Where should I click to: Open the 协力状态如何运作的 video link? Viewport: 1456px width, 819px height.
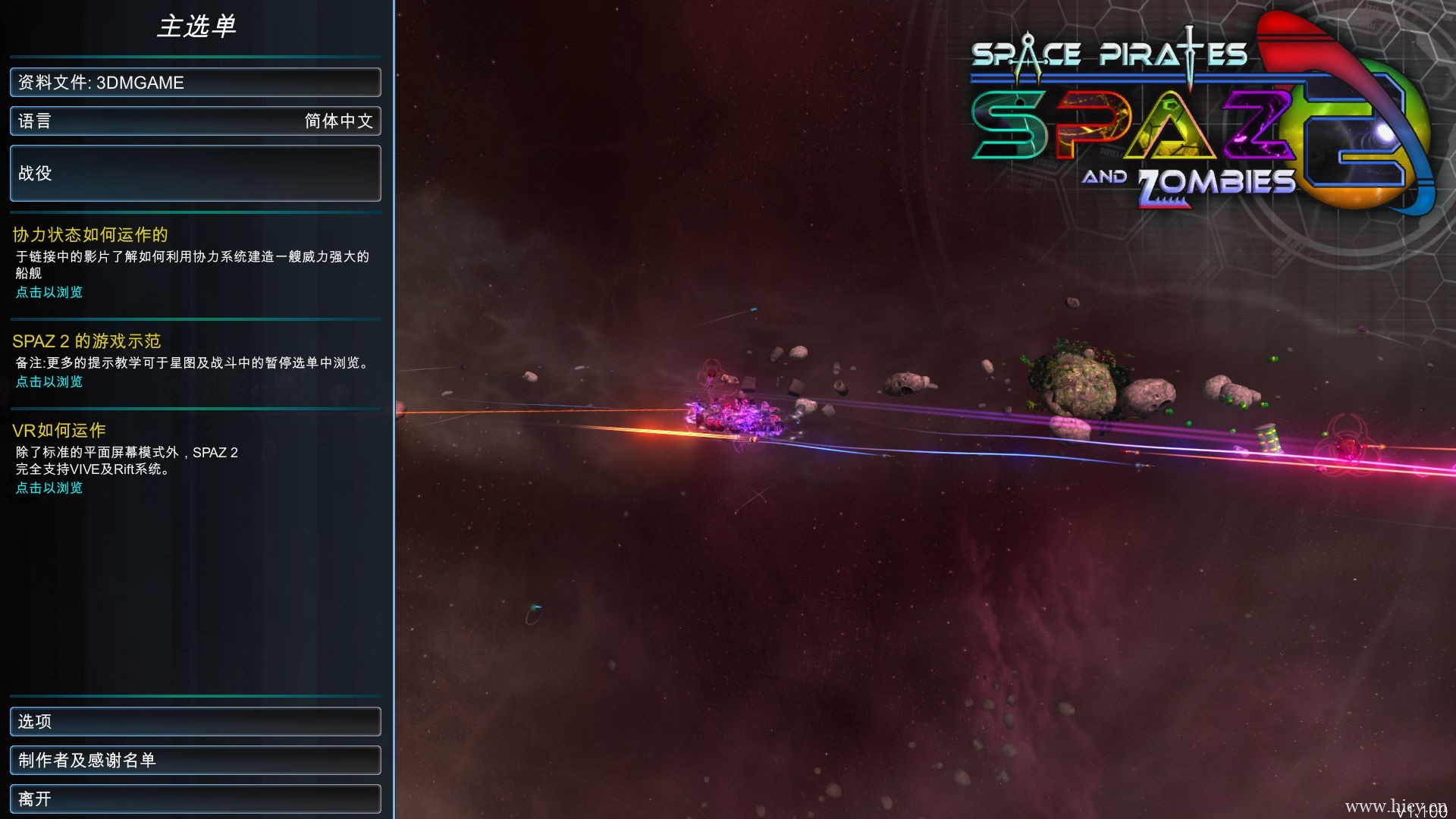click(49, 293)
